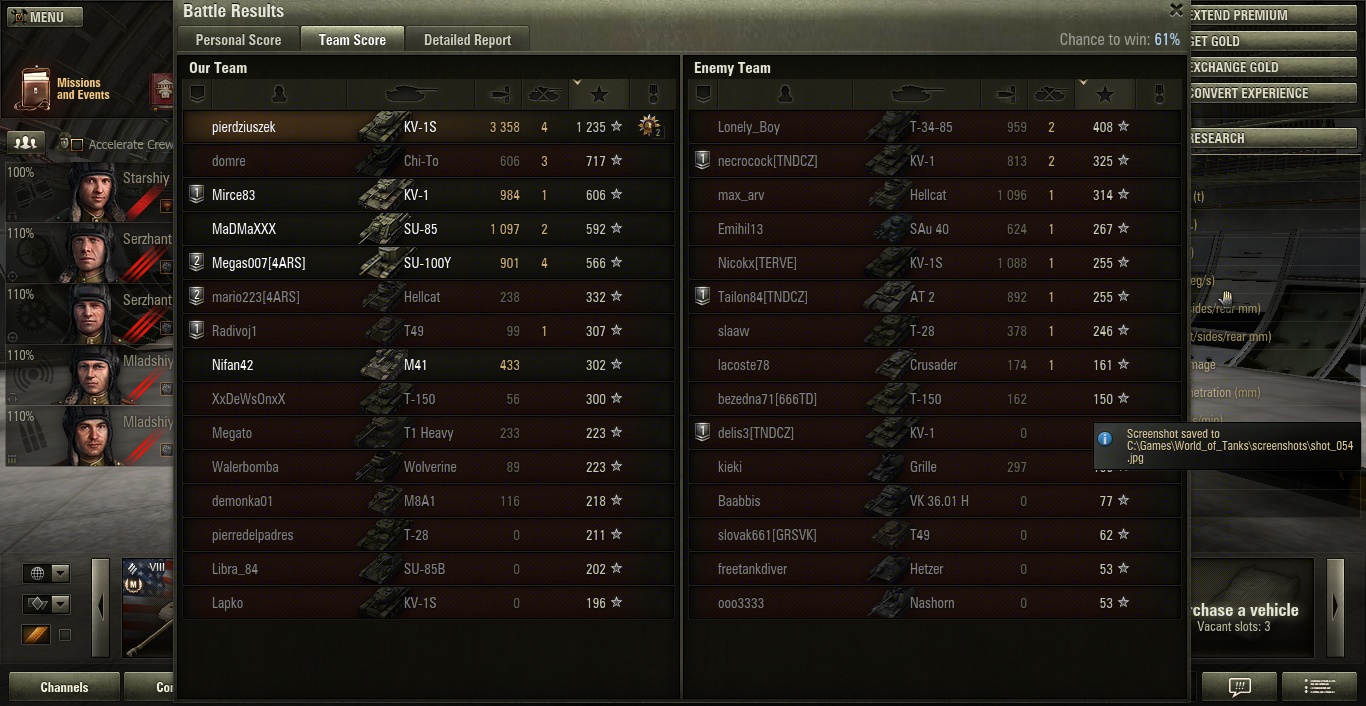The height and width of the screenshot is (706, 1366).
Task: Select max_arv's Hellcat row
Action: (934, 195)
